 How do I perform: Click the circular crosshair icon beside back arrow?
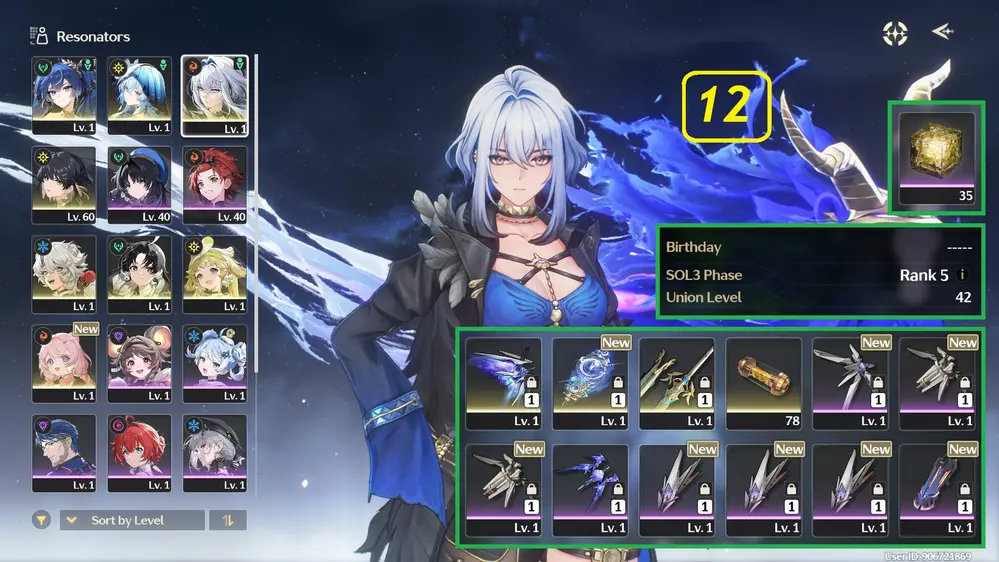895,33
